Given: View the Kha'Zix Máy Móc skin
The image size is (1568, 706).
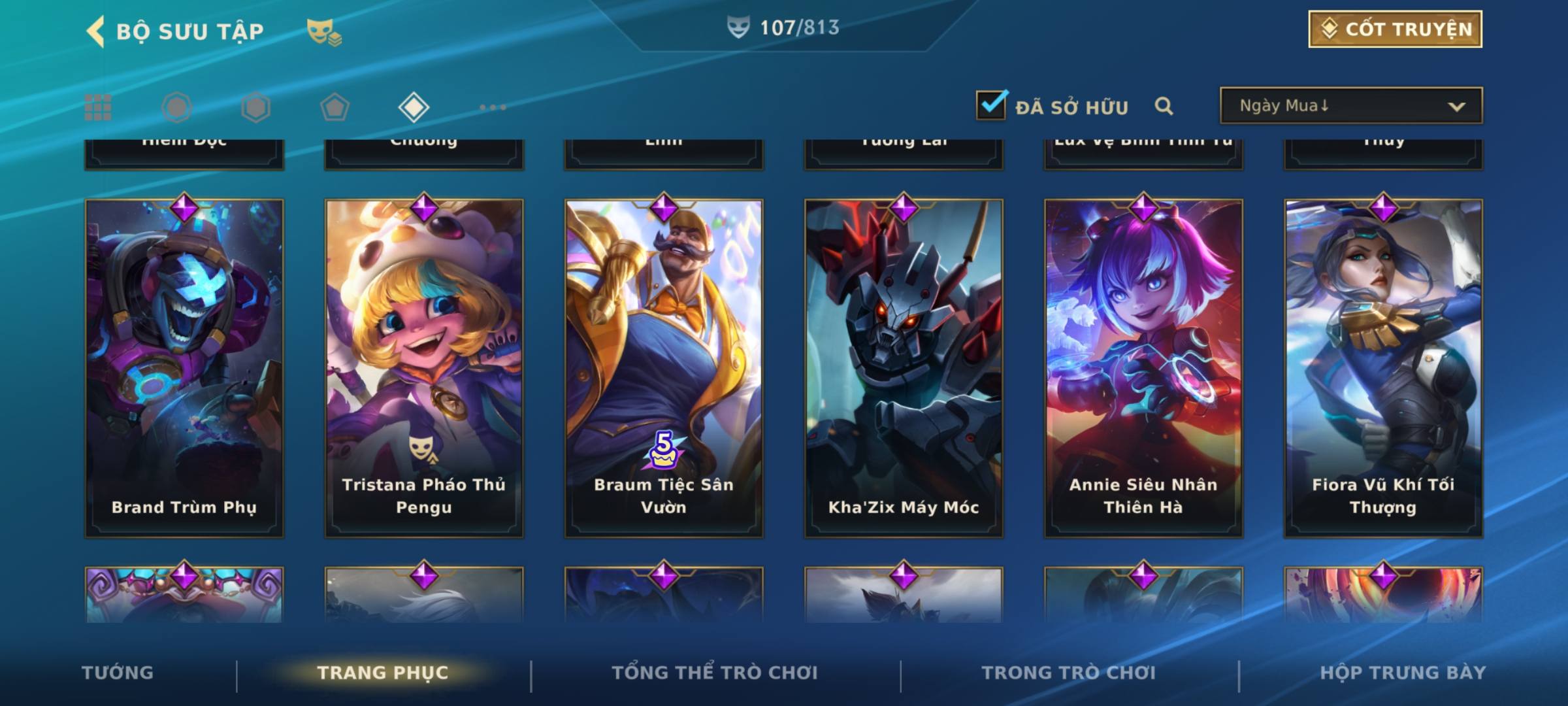Looking at the screenshot, I should pos(904,368).
